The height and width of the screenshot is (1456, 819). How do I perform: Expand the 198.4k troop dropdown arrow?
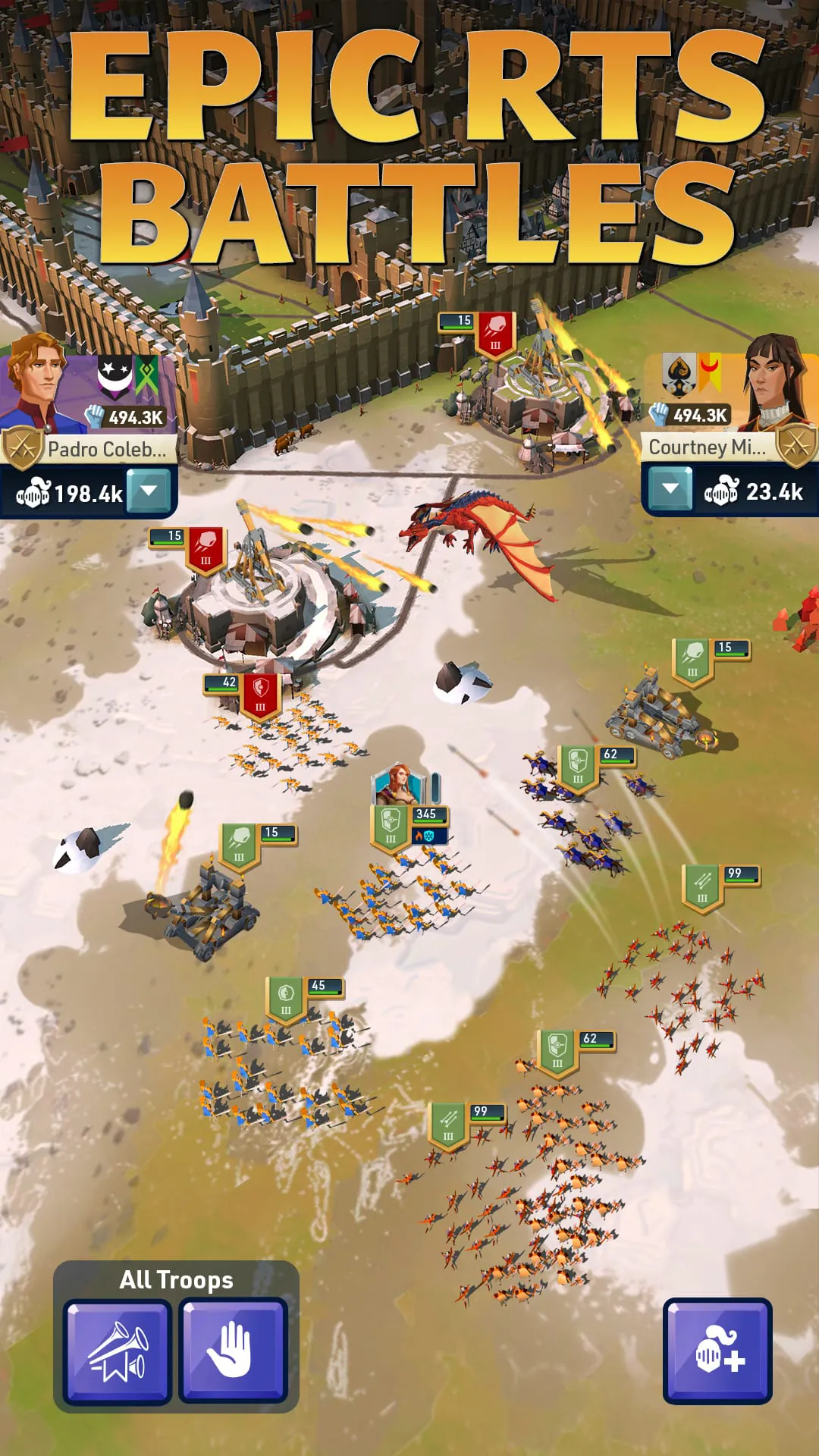tap(149, 491)
